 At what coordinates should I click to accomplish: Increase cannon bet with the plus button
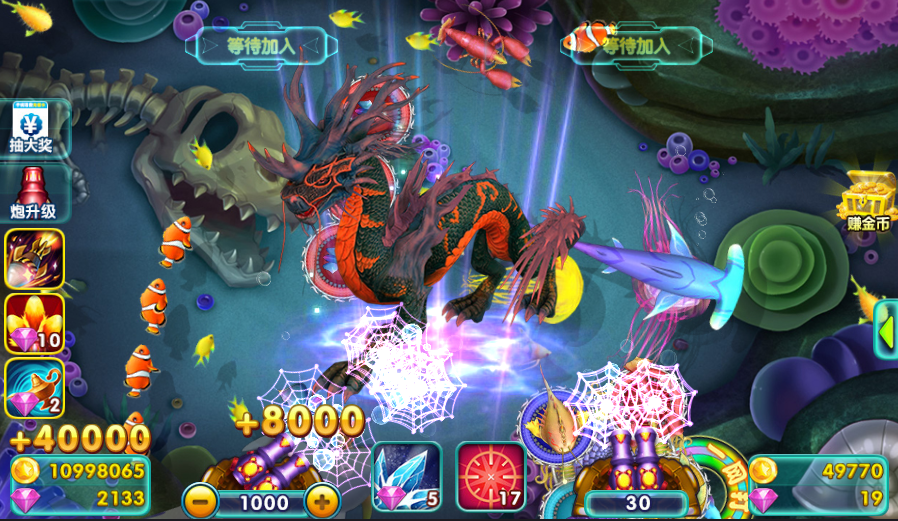pyautogui.click(x=321, y=499)
